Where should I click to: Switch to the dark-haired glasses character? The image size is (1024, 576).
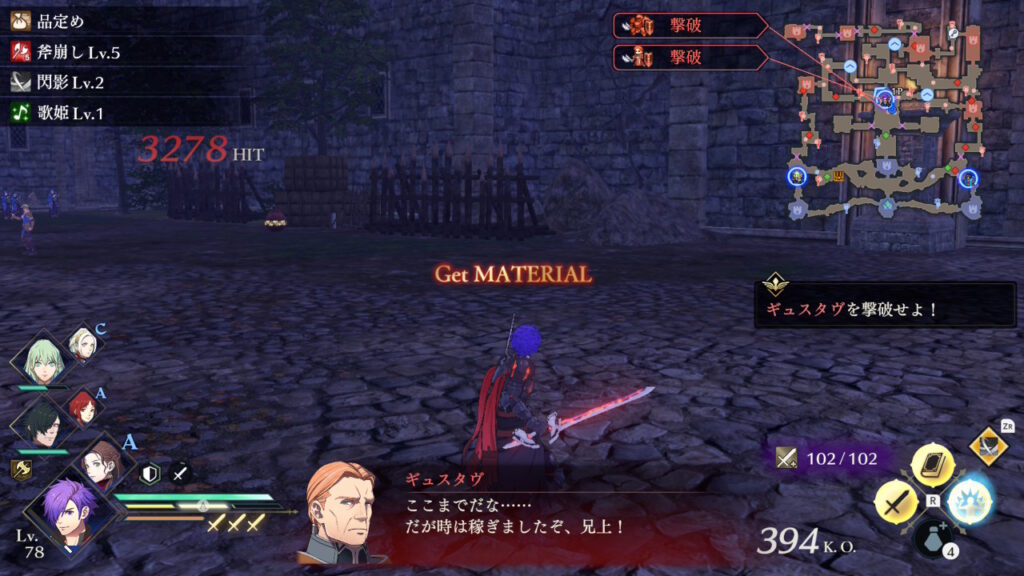click(x=43, y=421)
